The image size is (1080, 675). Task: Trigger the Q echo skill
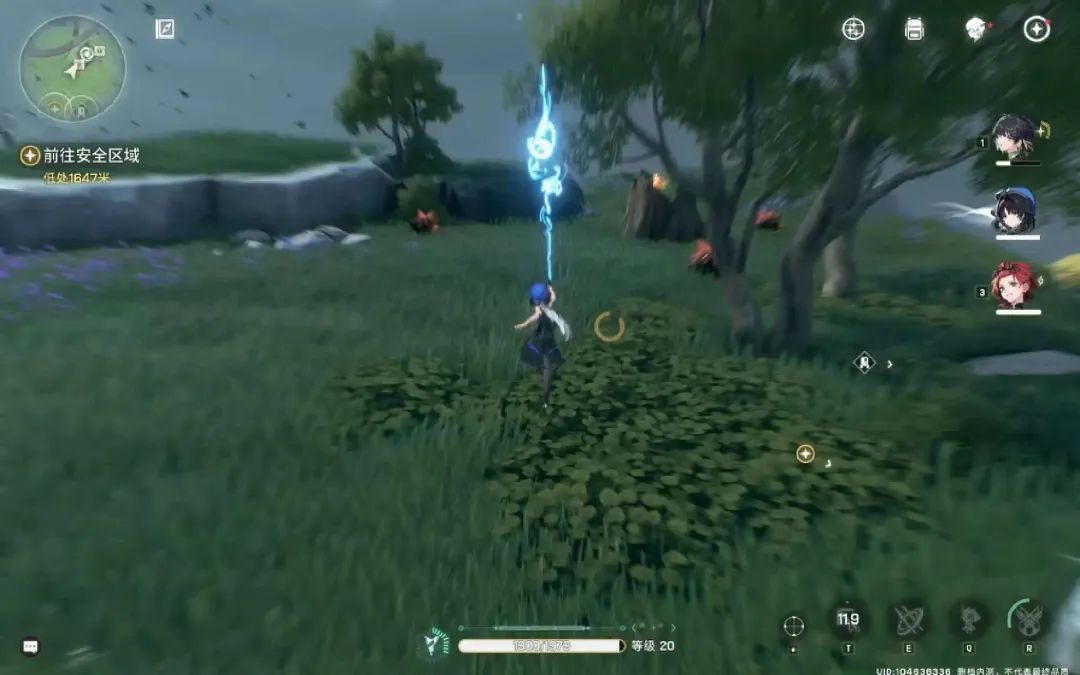tap(969, 621)
